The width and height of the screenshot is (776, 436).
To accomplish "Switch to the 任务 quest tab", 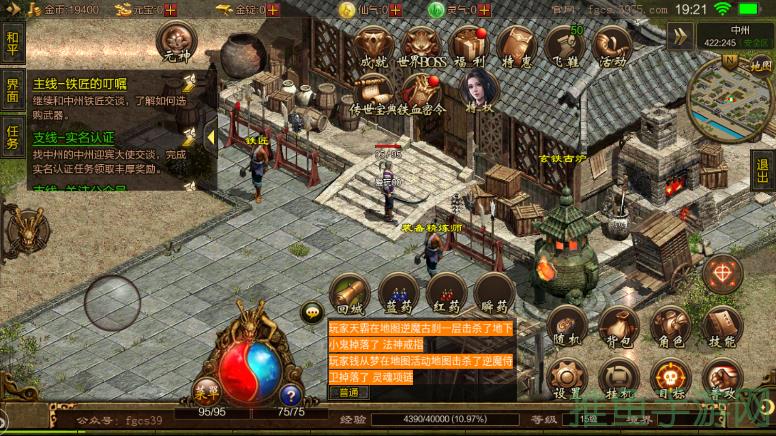I will (12, 136).
